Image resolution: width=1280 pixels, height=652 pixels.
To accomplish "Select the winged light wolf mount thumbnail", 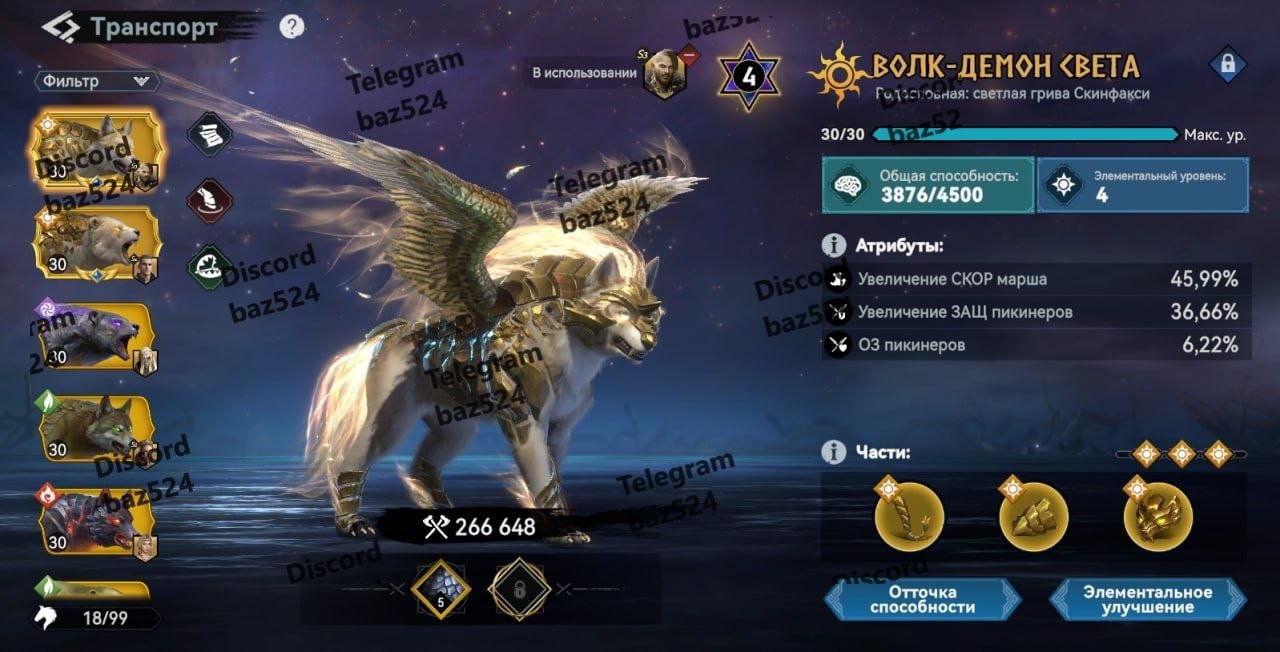I will click(96, 149).
